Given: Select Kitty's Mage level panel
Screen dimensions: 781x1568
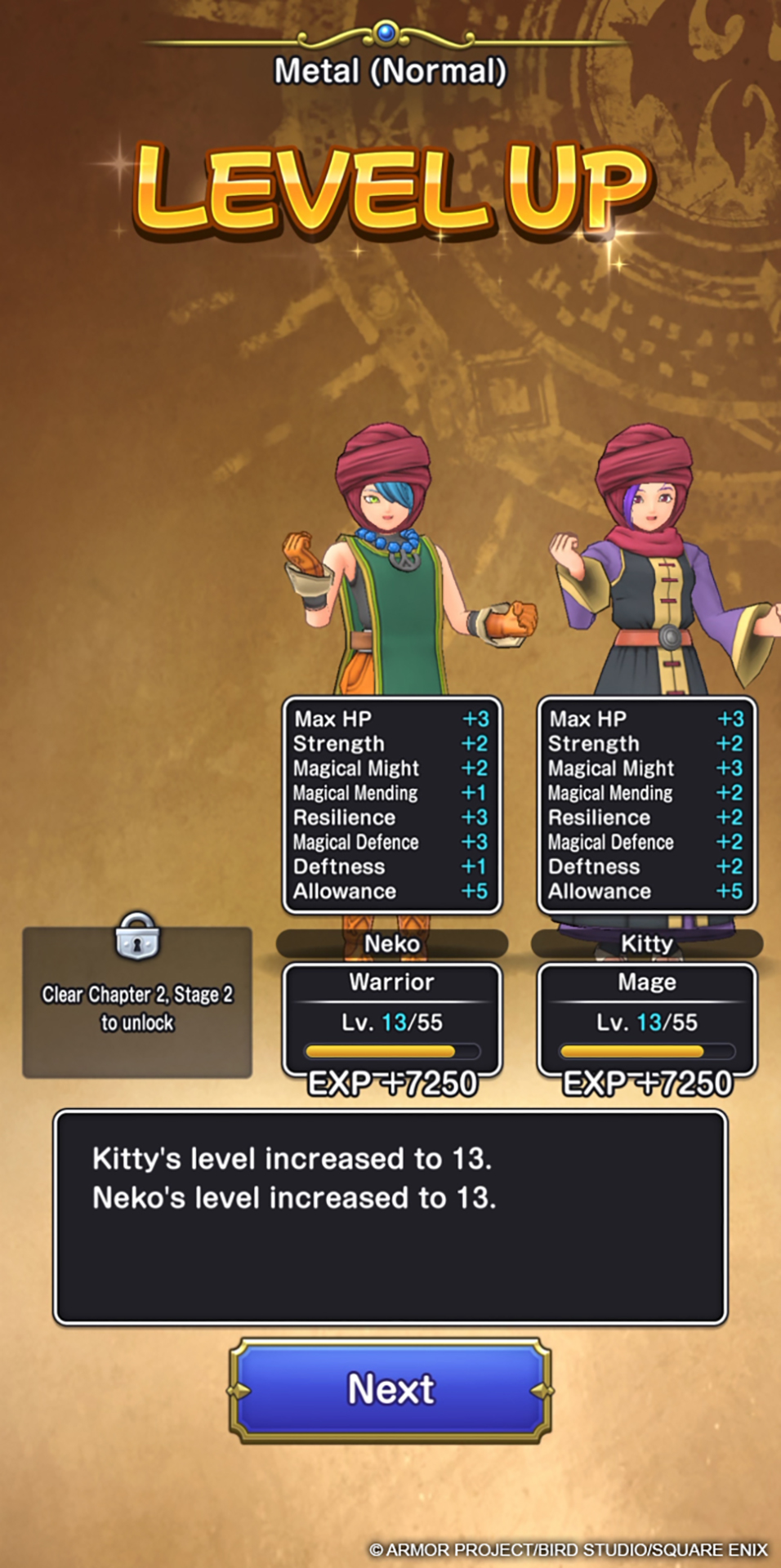Looking at the screenshot, I should click(x=646, y=1018).
